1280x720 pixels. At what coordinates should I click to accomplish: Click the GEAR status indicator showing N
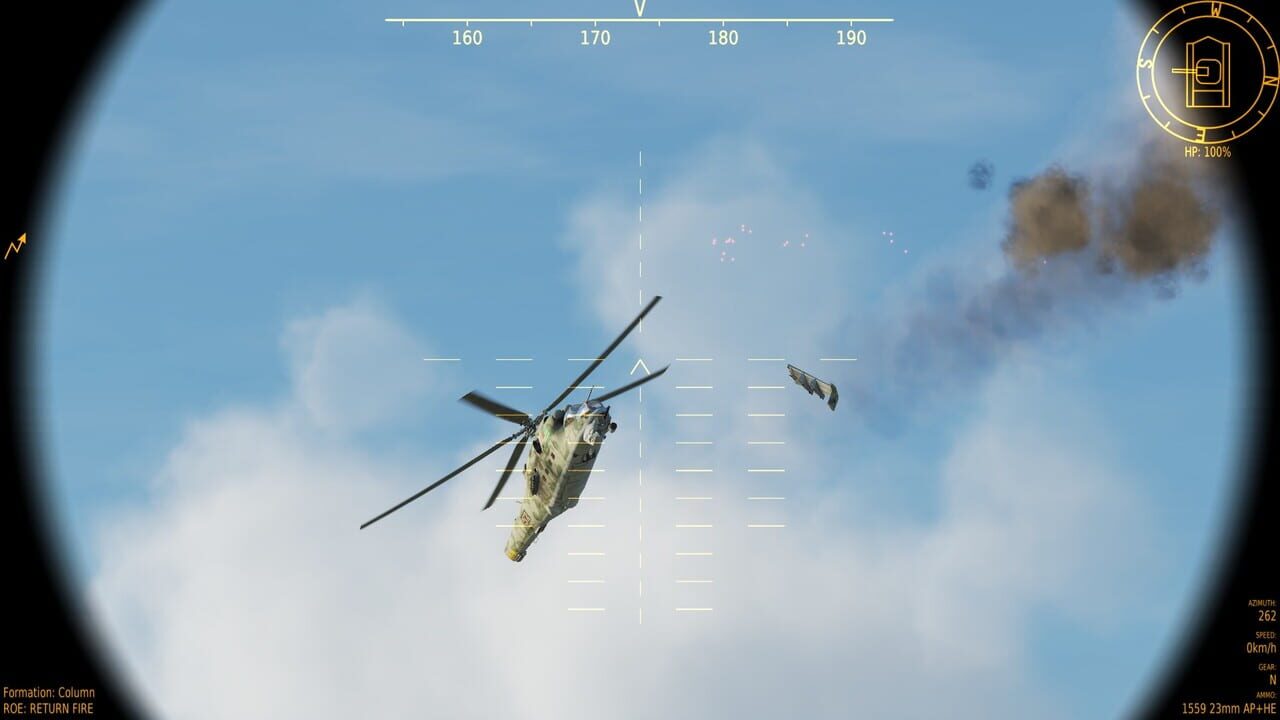point(1272,679)
